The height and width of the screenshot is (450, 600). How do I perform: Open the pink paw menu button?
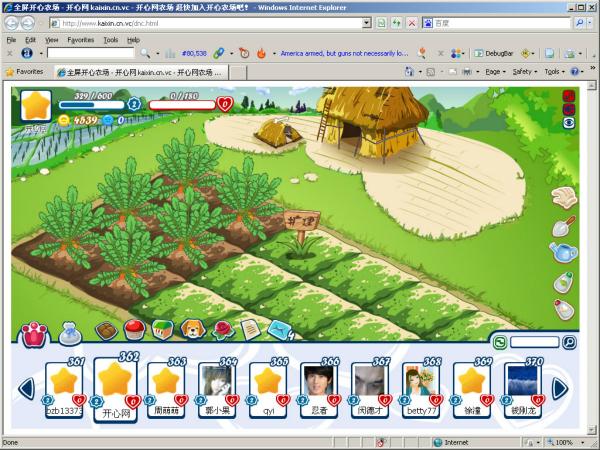[34, 332]
